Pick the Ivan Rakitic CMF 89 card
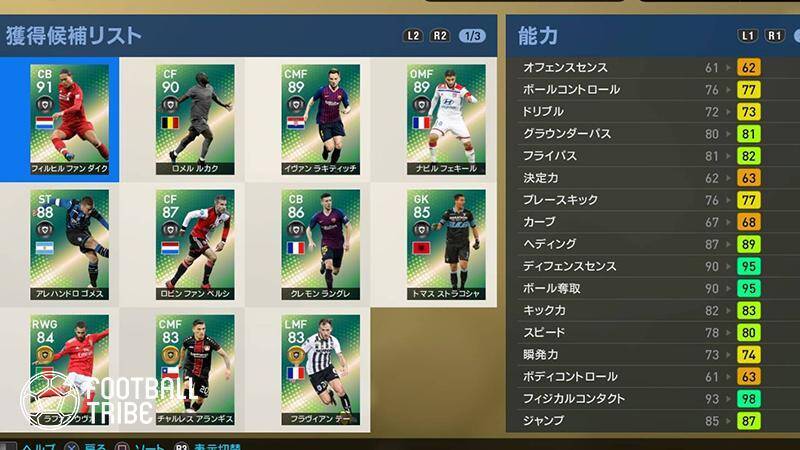Screen dimensions: 800x450 [320, 118]
